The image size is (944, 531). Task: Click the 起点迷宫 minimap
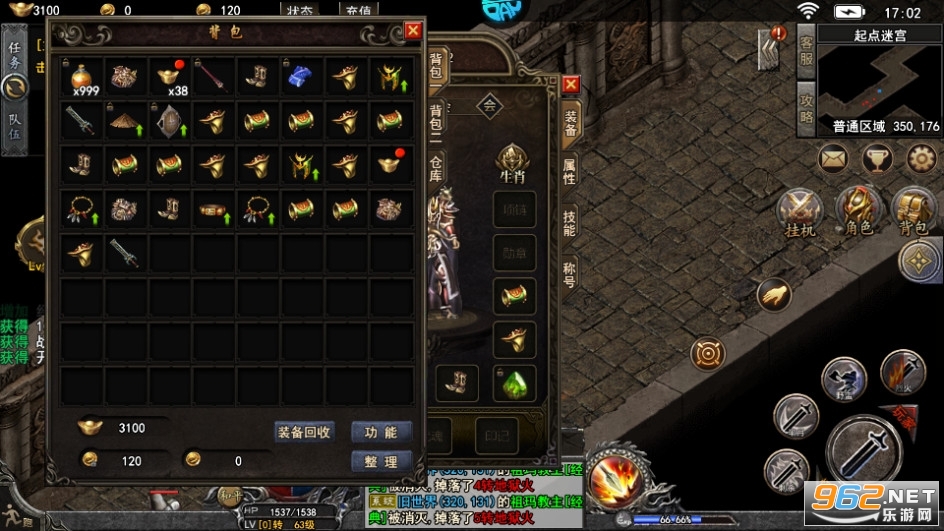879,78
